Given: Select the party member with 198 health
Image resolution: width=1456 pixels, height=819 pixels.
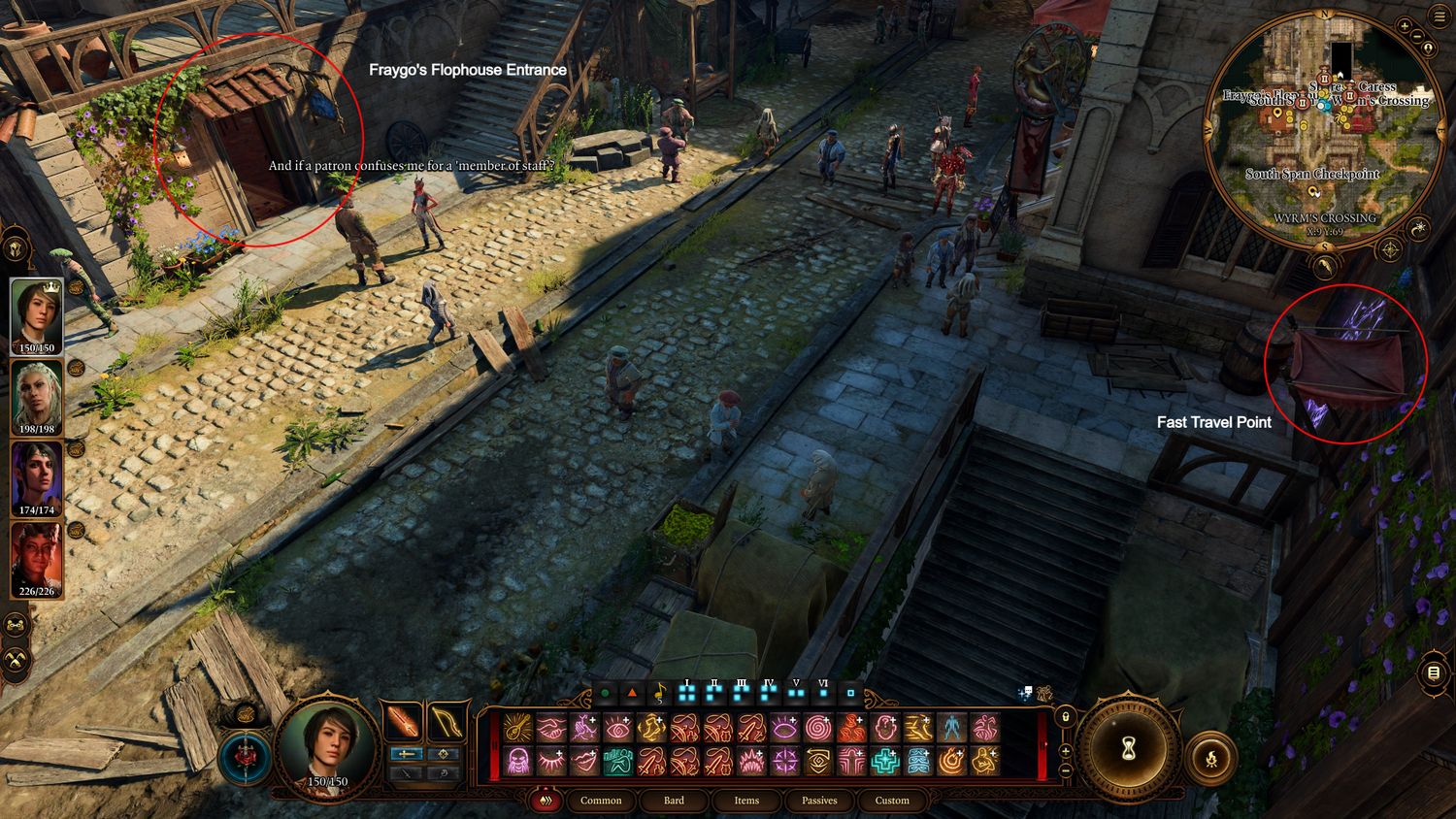Looking at the screenshot, I should (x=37, y=397).
